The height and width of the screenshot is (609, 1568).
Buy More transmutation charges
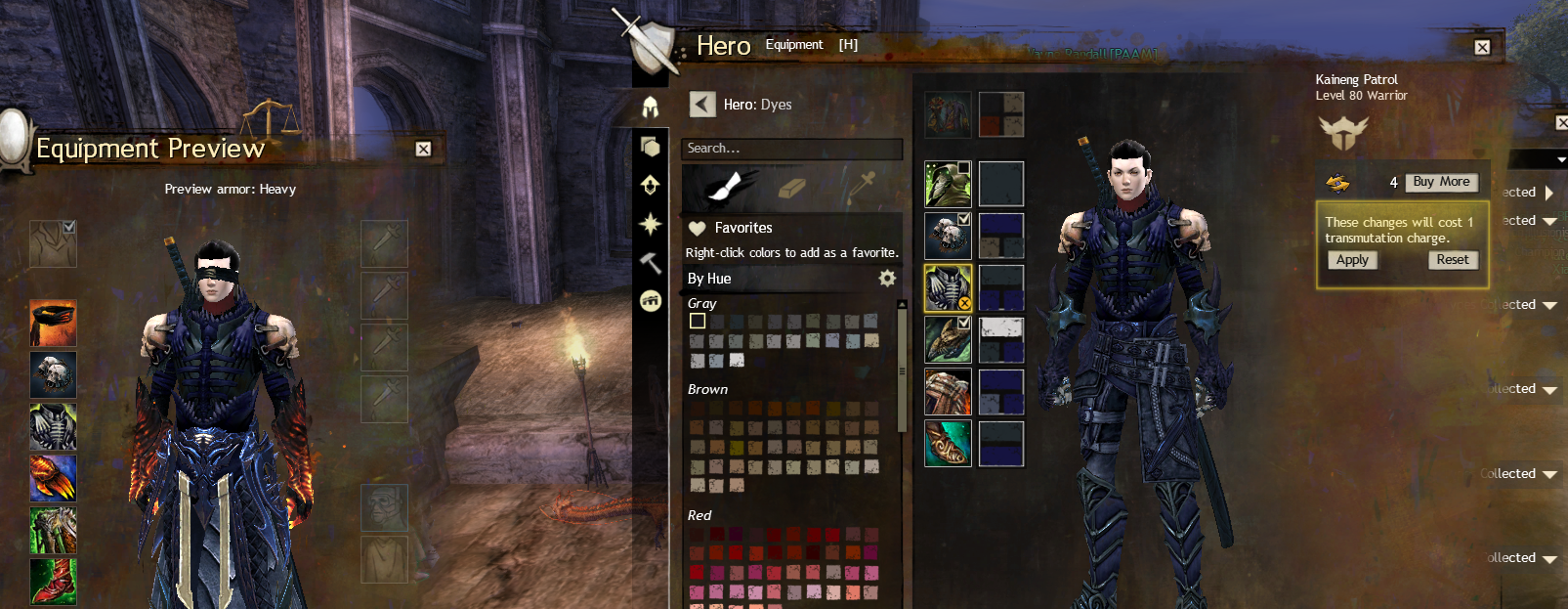point(1441,182)
